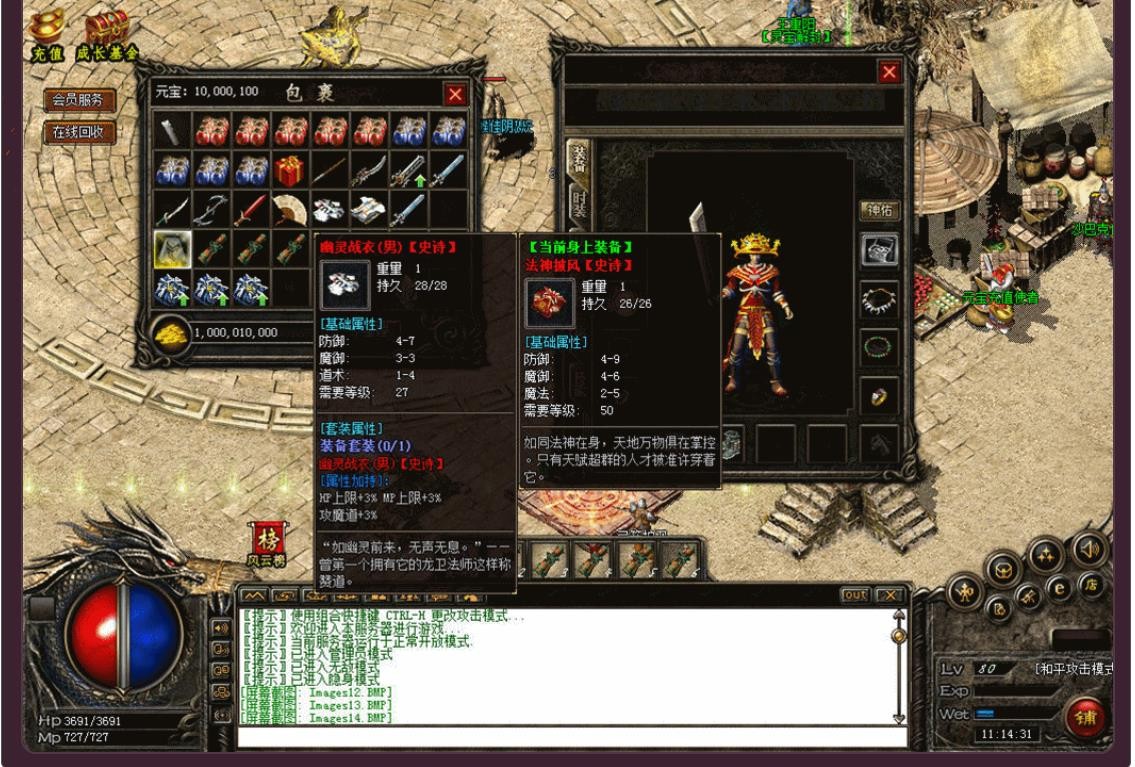Select the equipped green bead bracelet slot
This screenshot has width=1135, height=767.
point(880,348)
